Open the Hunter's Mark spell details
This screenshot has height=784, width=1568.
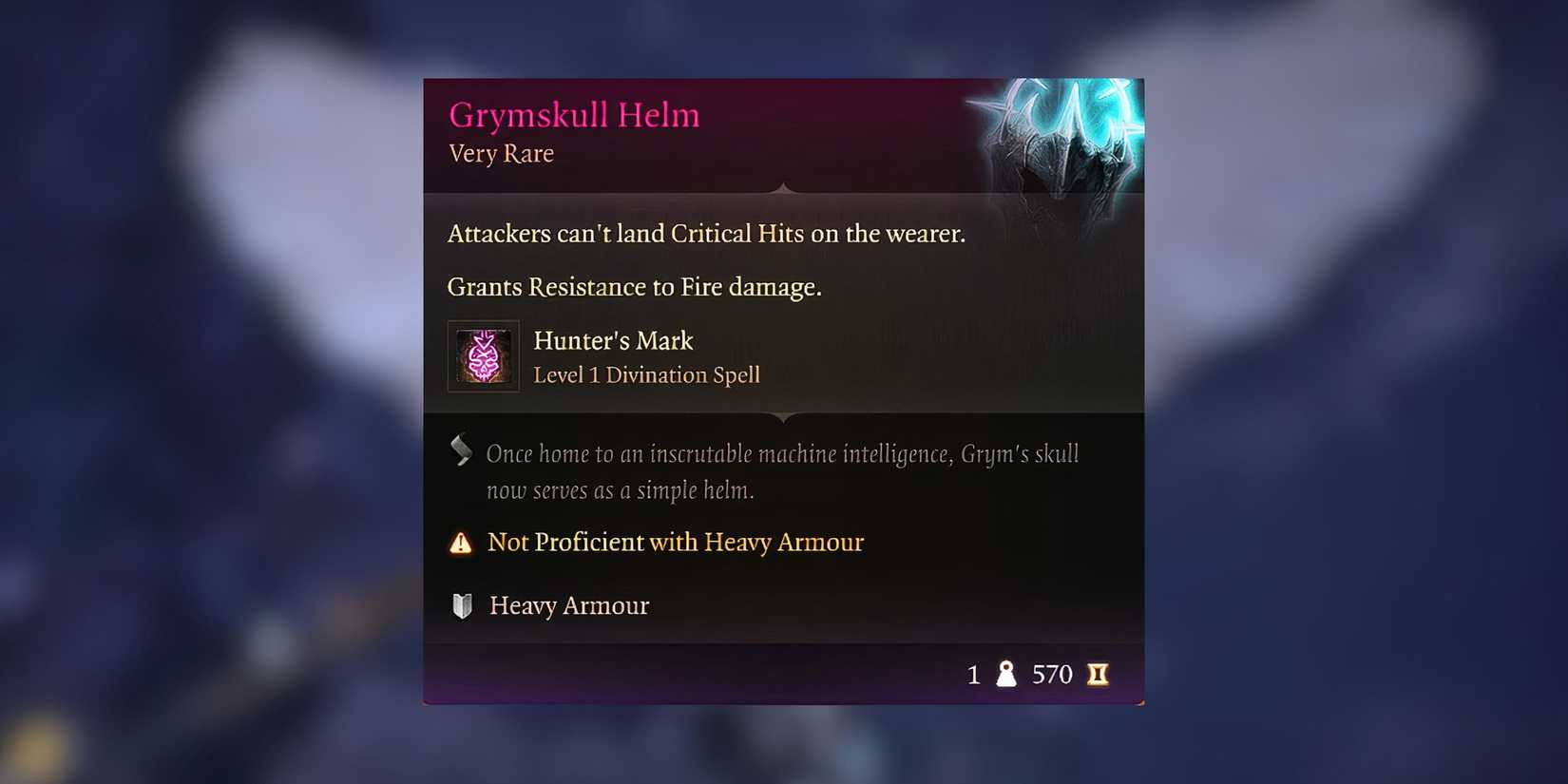coord(613,340)
